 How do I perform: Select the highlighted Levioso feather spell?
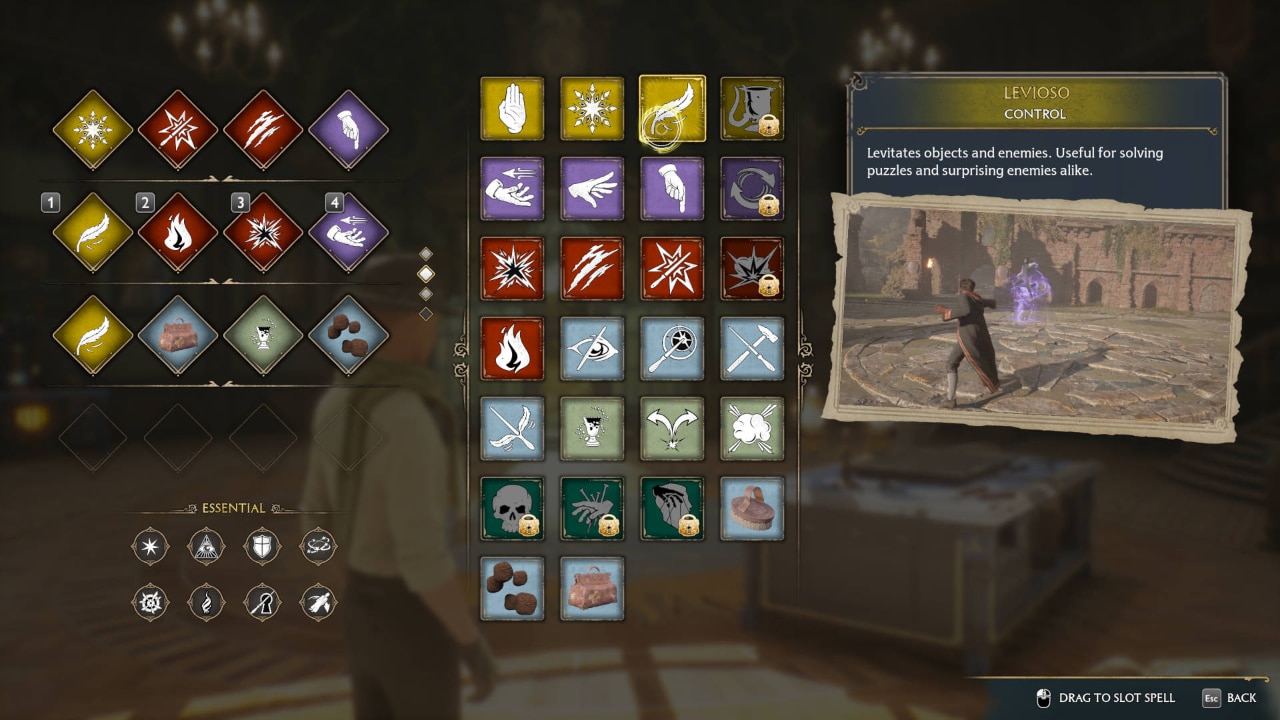point(672,108)
